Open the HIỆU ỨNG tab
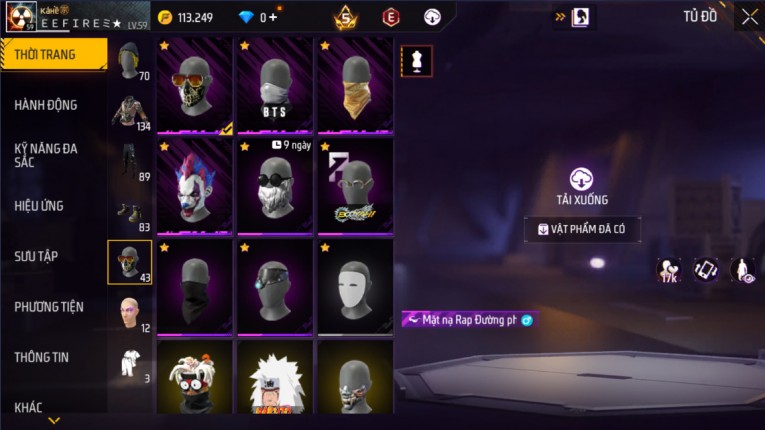 click(x=40, y=206)
